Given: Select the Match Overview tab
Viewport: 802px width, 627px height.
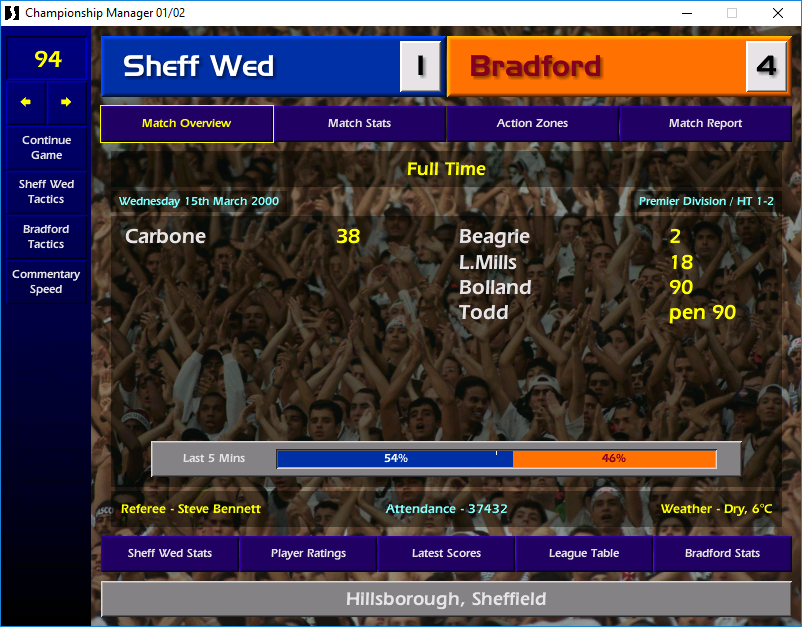Looking at the screenshot, I should tap(186, 124).
